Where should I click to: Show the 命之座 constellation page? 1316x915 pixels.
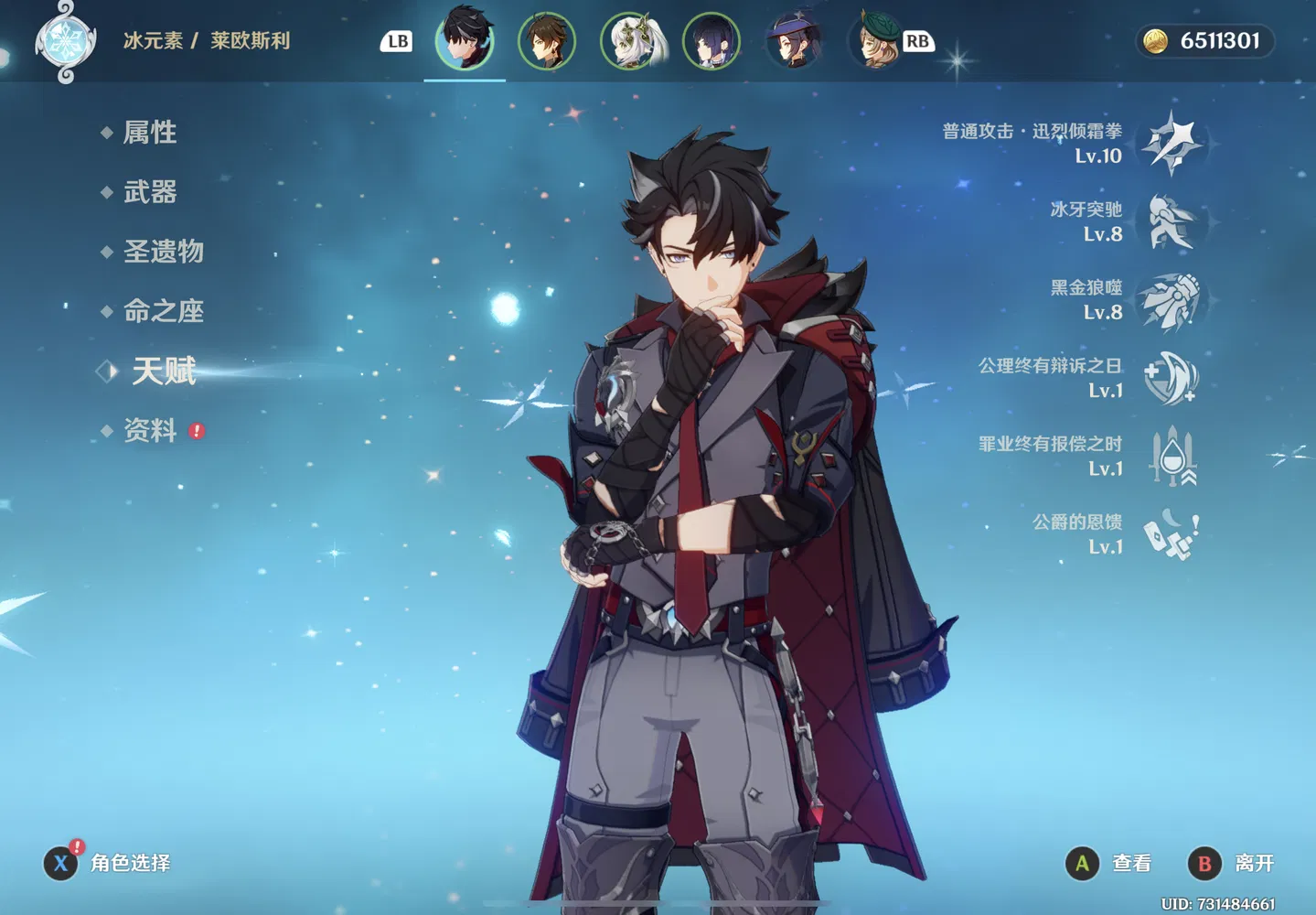(163, 311)
